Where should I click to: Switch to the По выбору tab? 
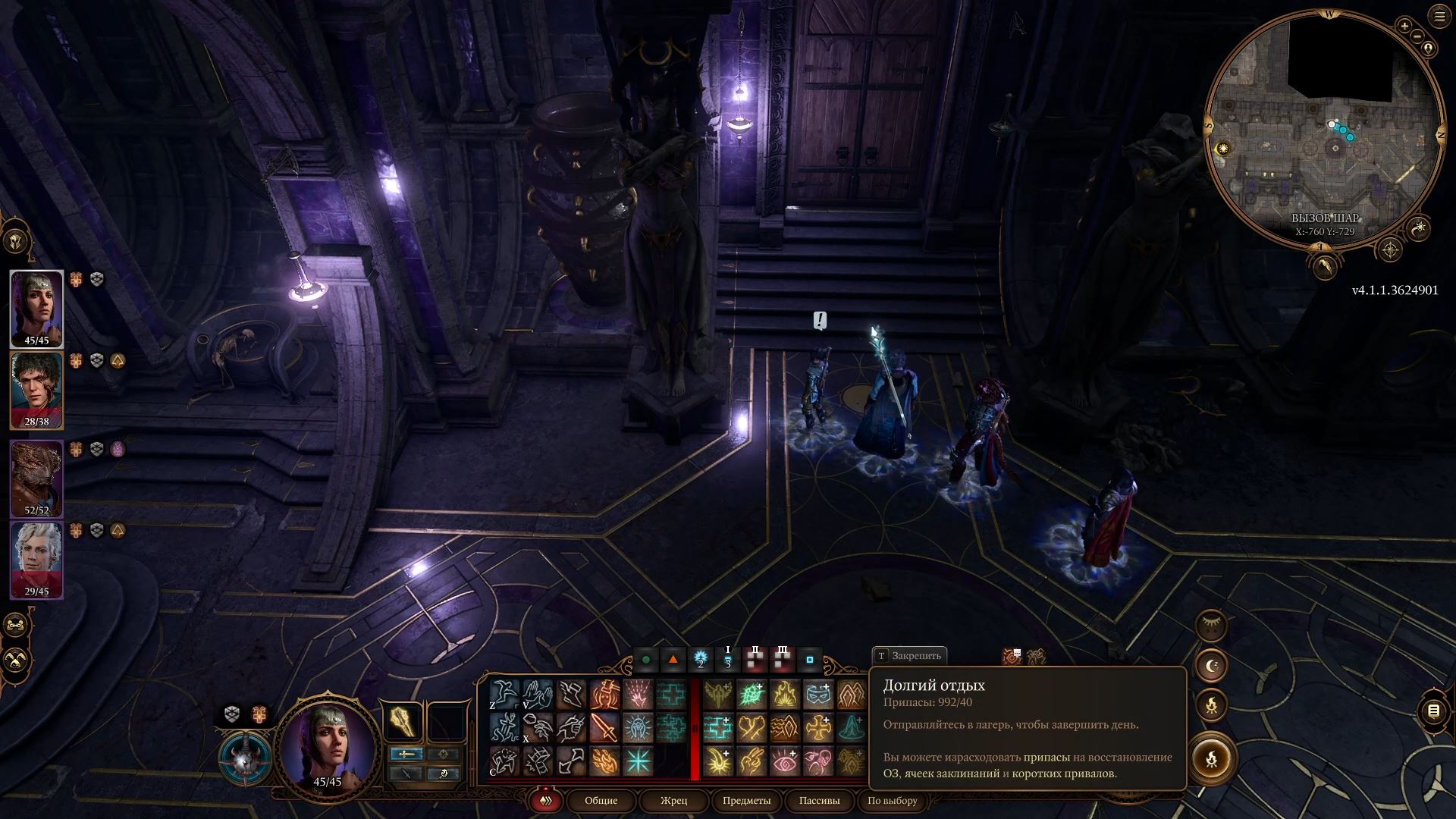click(x=892, y=800)
